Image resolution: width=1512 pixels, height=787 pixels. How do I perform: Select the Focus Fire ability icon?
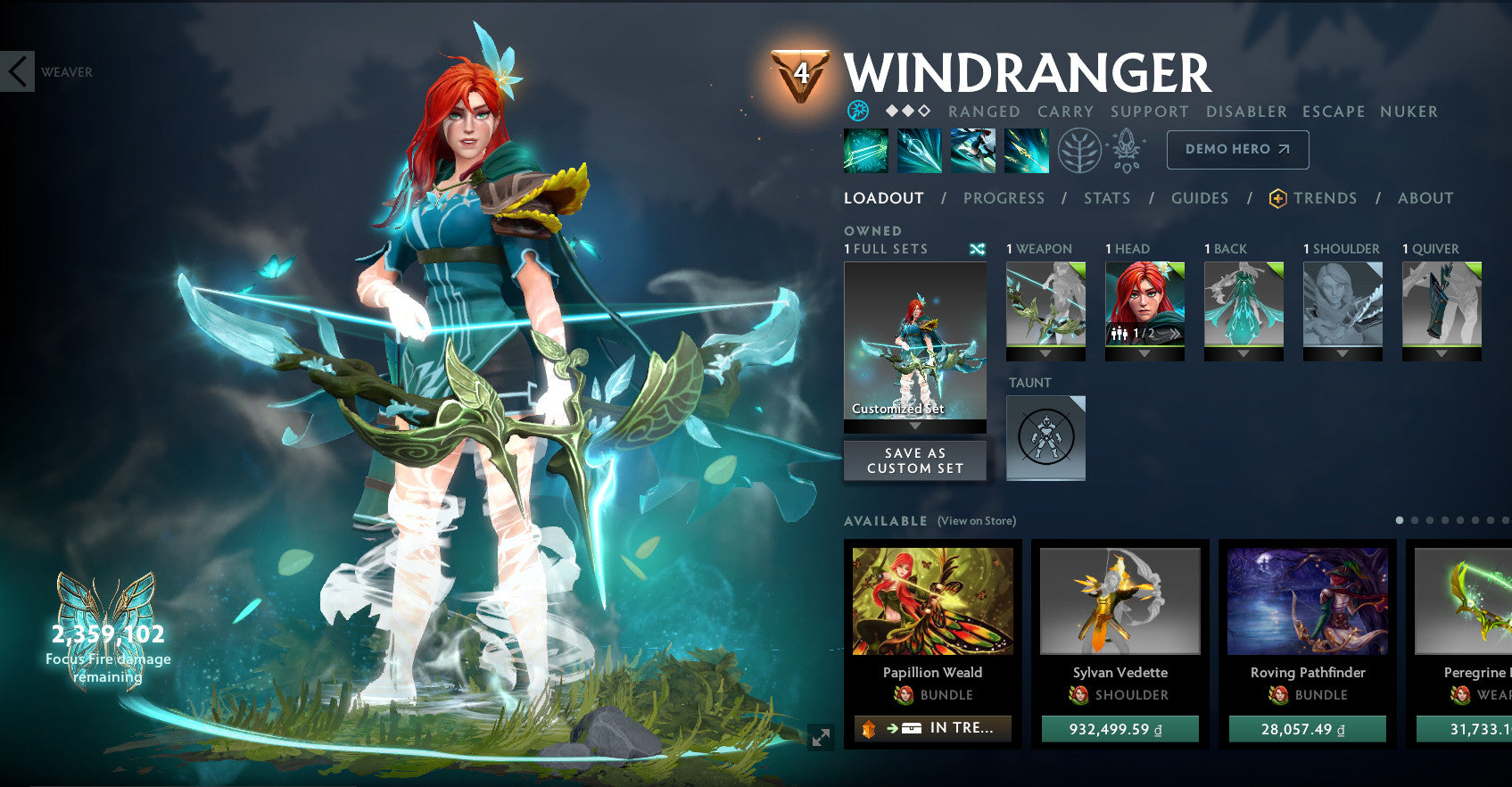1026,150
